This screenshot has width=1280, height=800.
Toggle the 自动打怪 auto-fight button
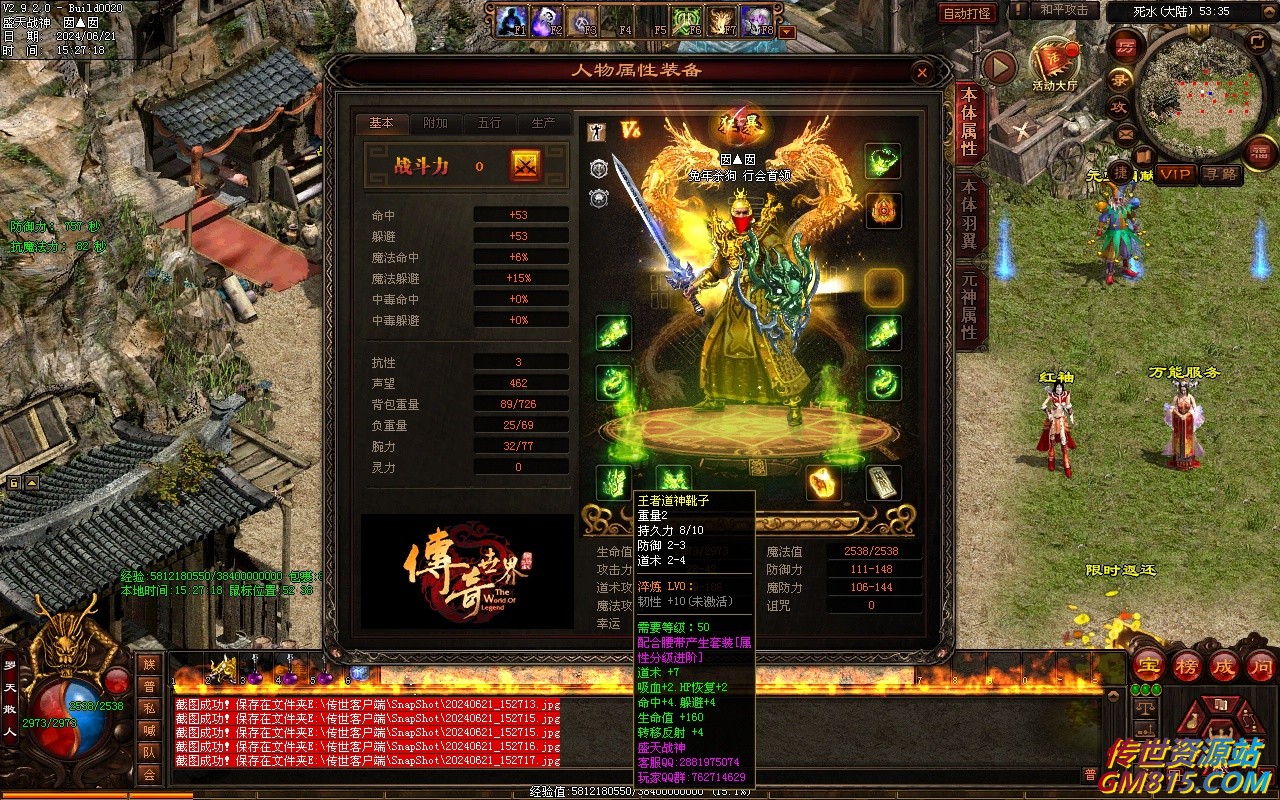coord(968,13)
